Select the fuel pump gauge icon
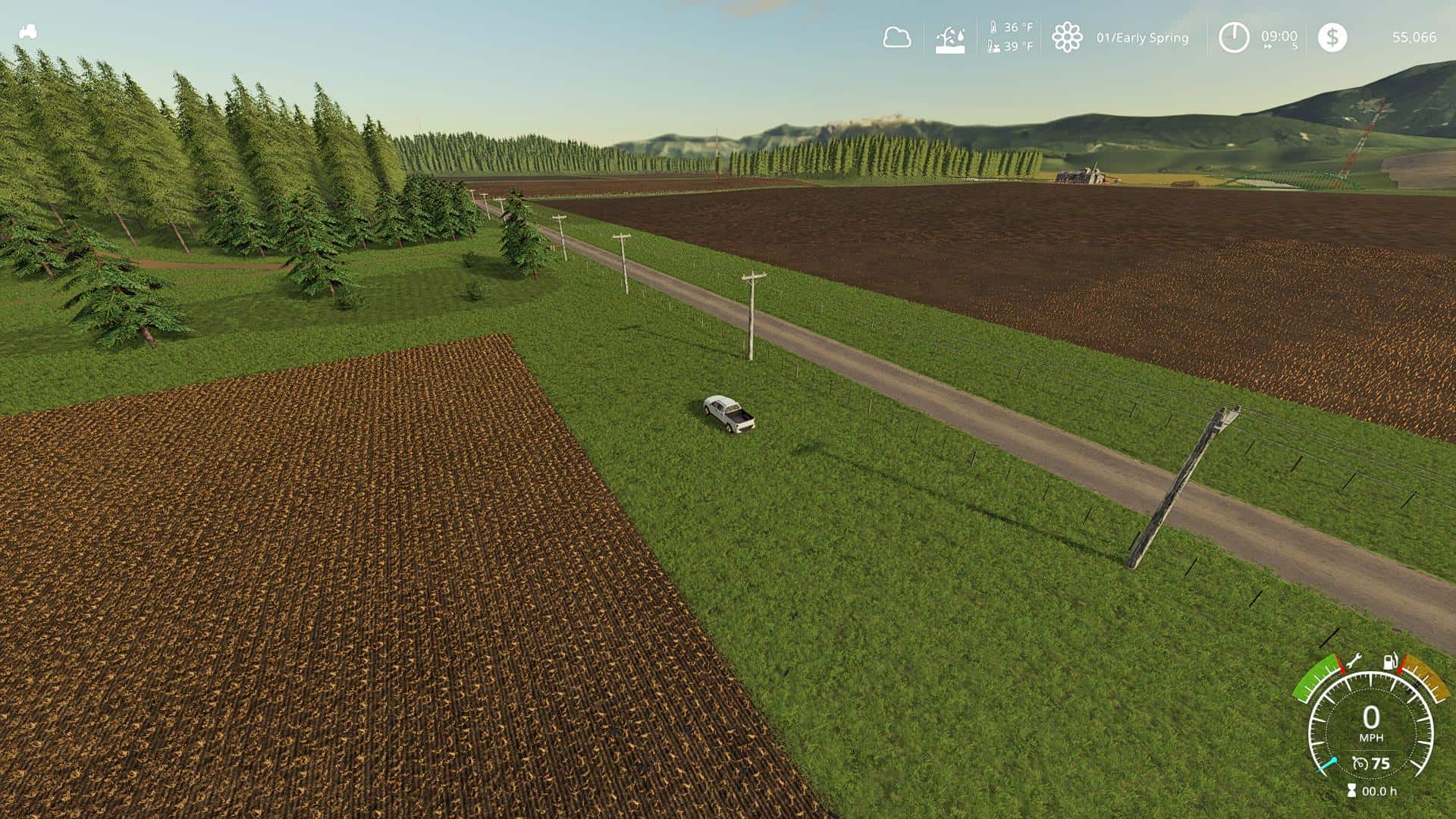This screenshot has width=1456, height=819. [x=1391, y=661]
